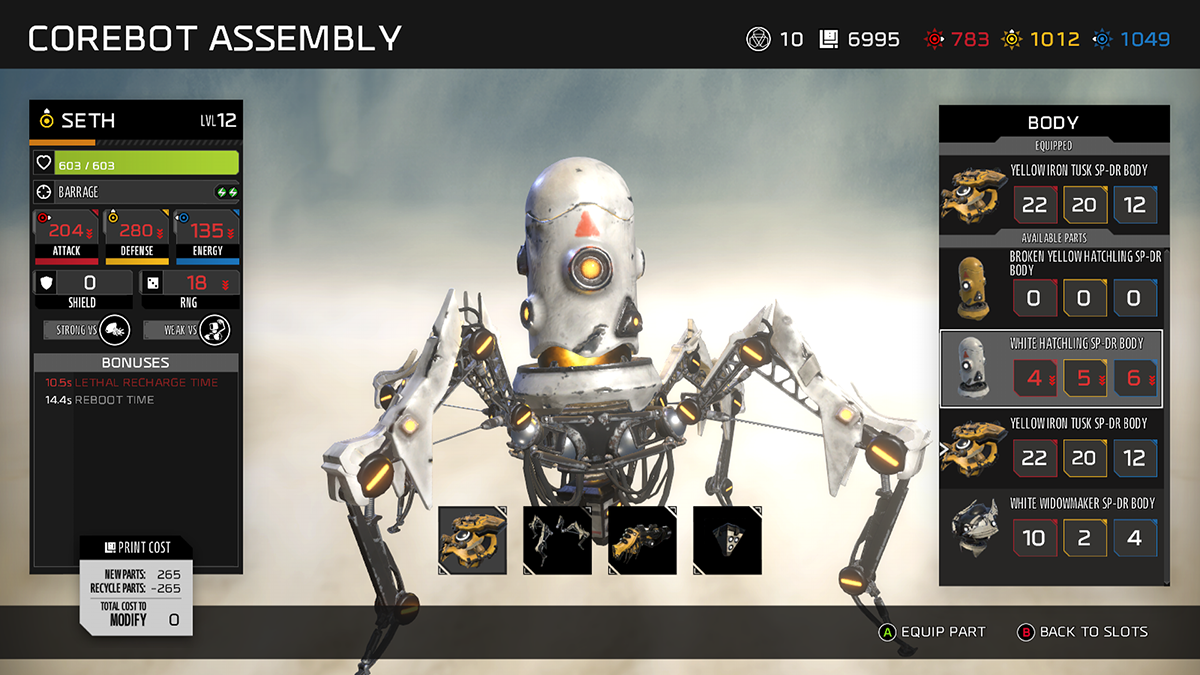Screen dimensions: 1200x675
Task: Pick the White Widowmaker SP-DR Body part
Action: coord(1052,526)
